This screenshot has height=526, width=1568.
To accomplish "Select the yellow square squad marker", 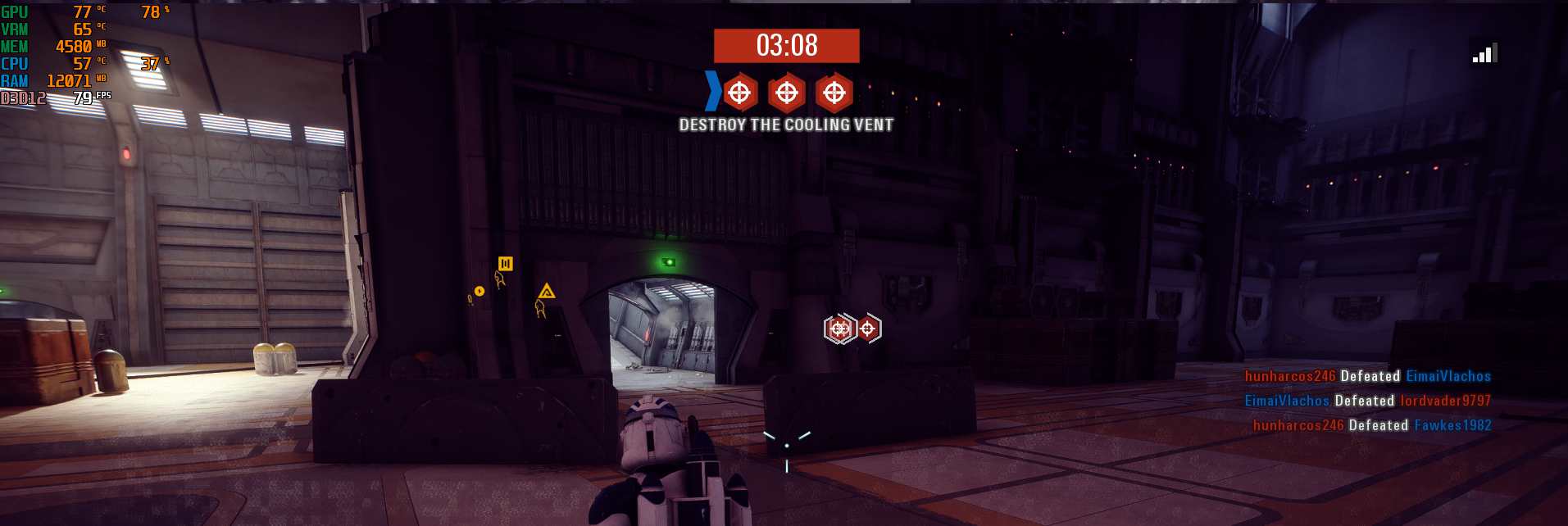I will pyautogui.click(x=505, y=263).
